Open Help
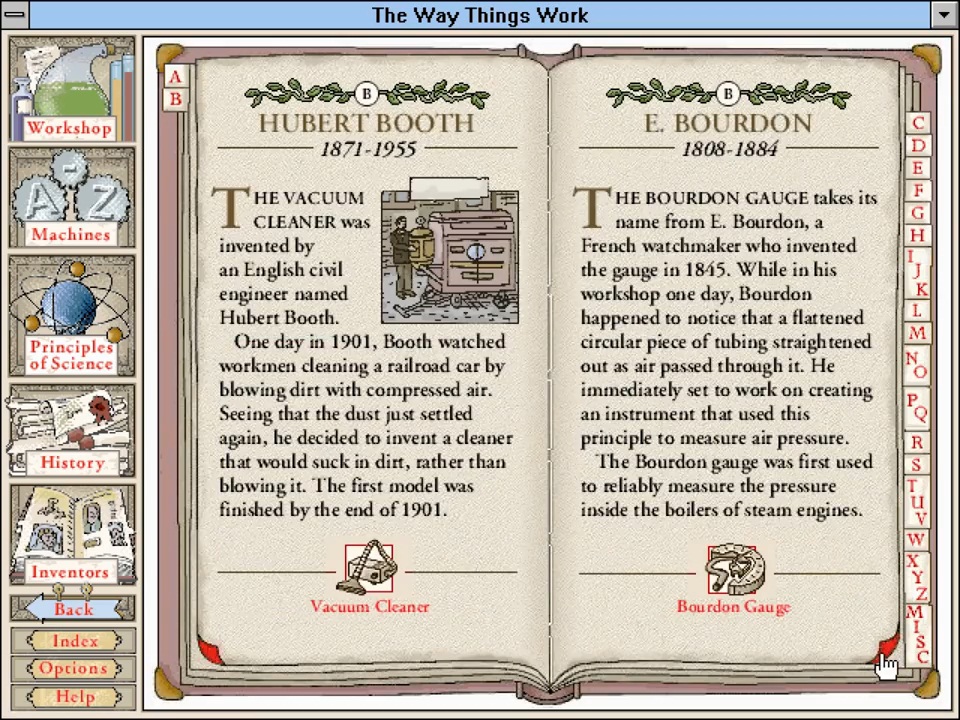This screenshot has height=720, width=960. point(74,696)
